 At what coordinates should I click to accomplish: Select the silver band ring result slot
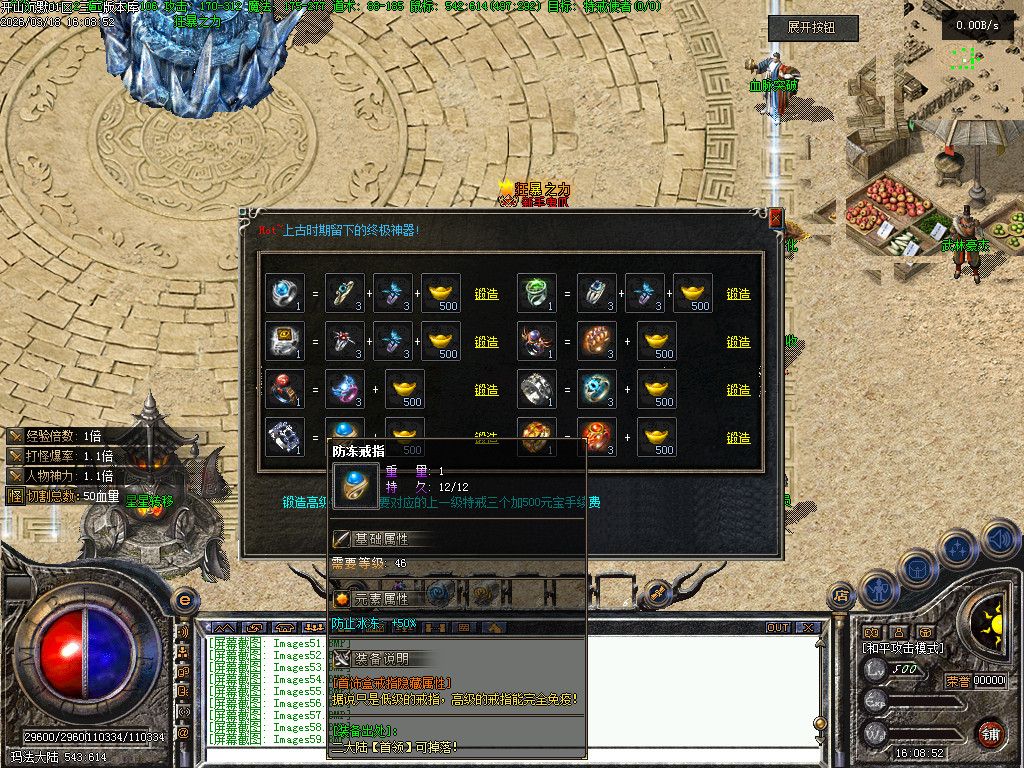(537, 389)
